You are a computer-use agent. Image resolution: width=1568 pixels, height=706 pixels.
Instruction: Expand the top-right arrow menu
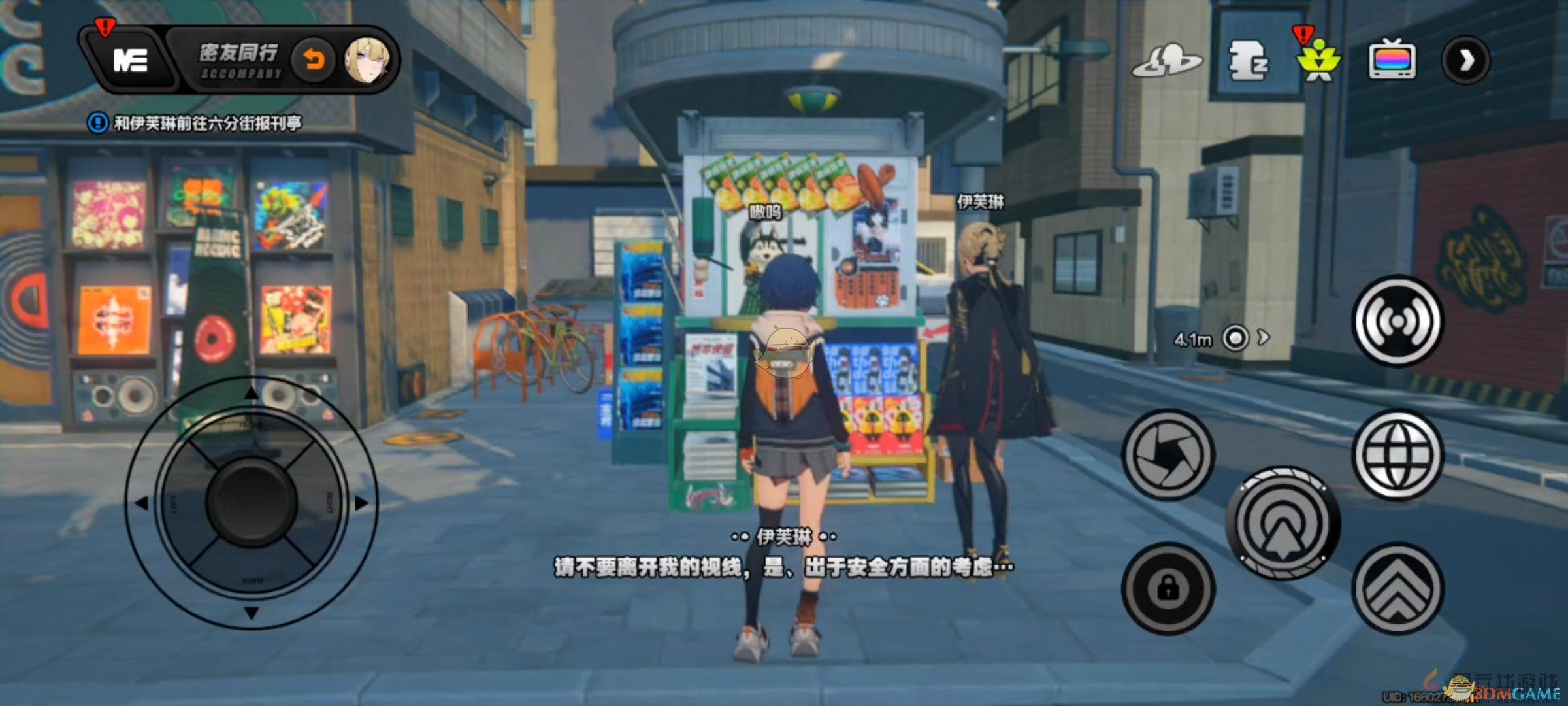(1465, 61)
